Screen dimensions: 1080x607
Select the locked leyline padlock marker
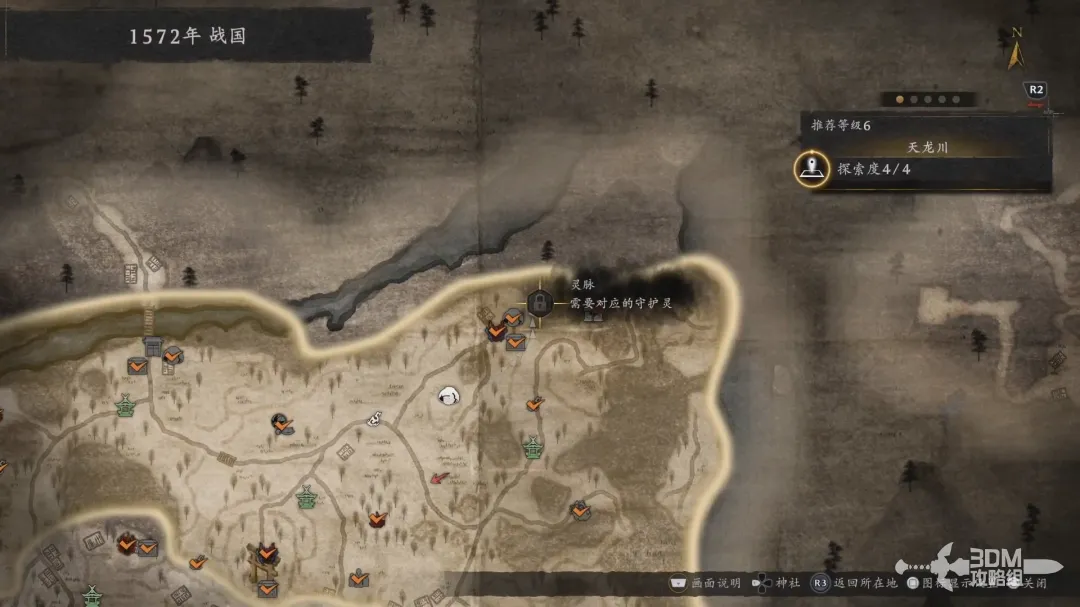pos(538,302)
